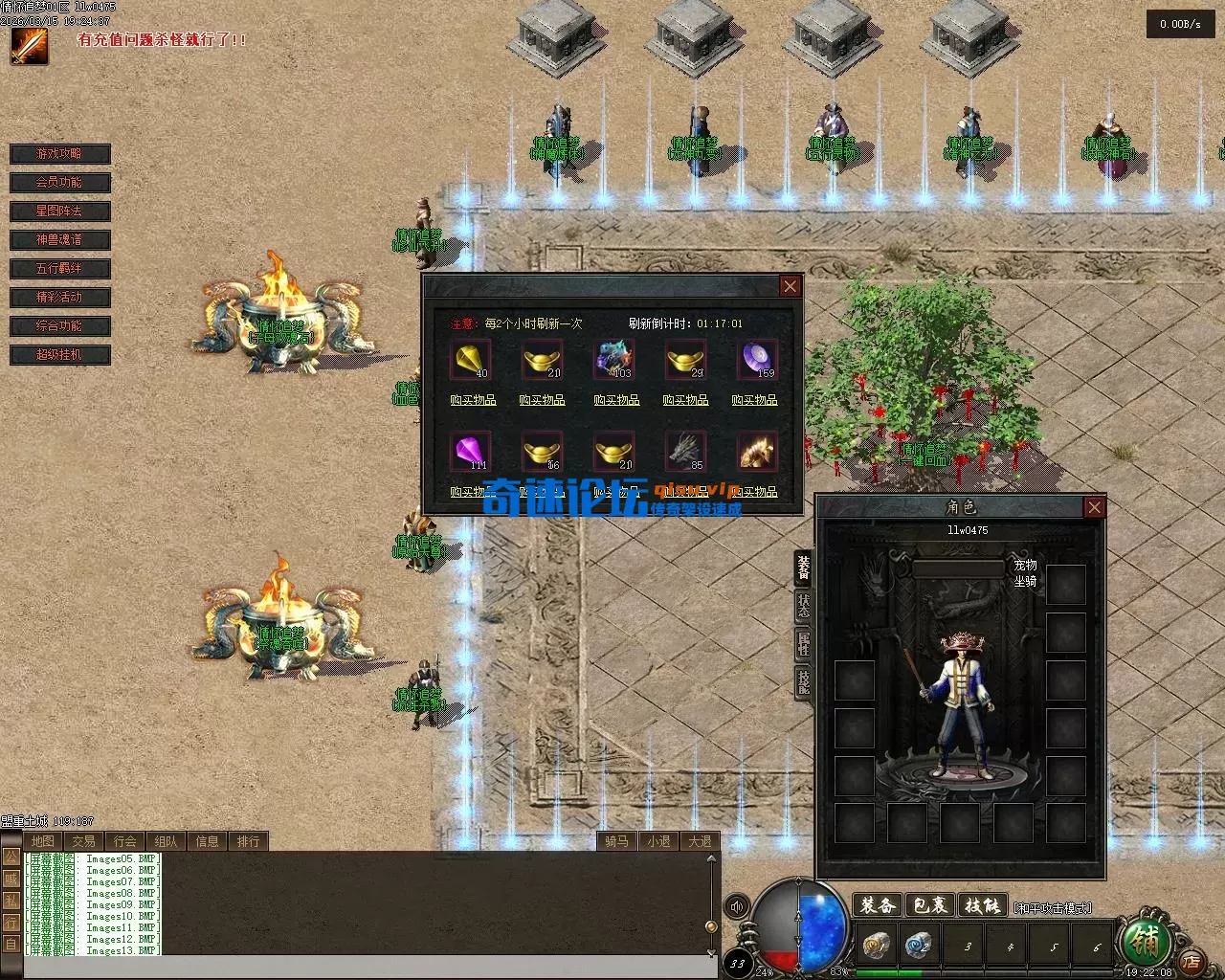This screenshot has height=980, width=1225.
Task: Close the 角色 character panel
Action: [x=1095, y=507]
